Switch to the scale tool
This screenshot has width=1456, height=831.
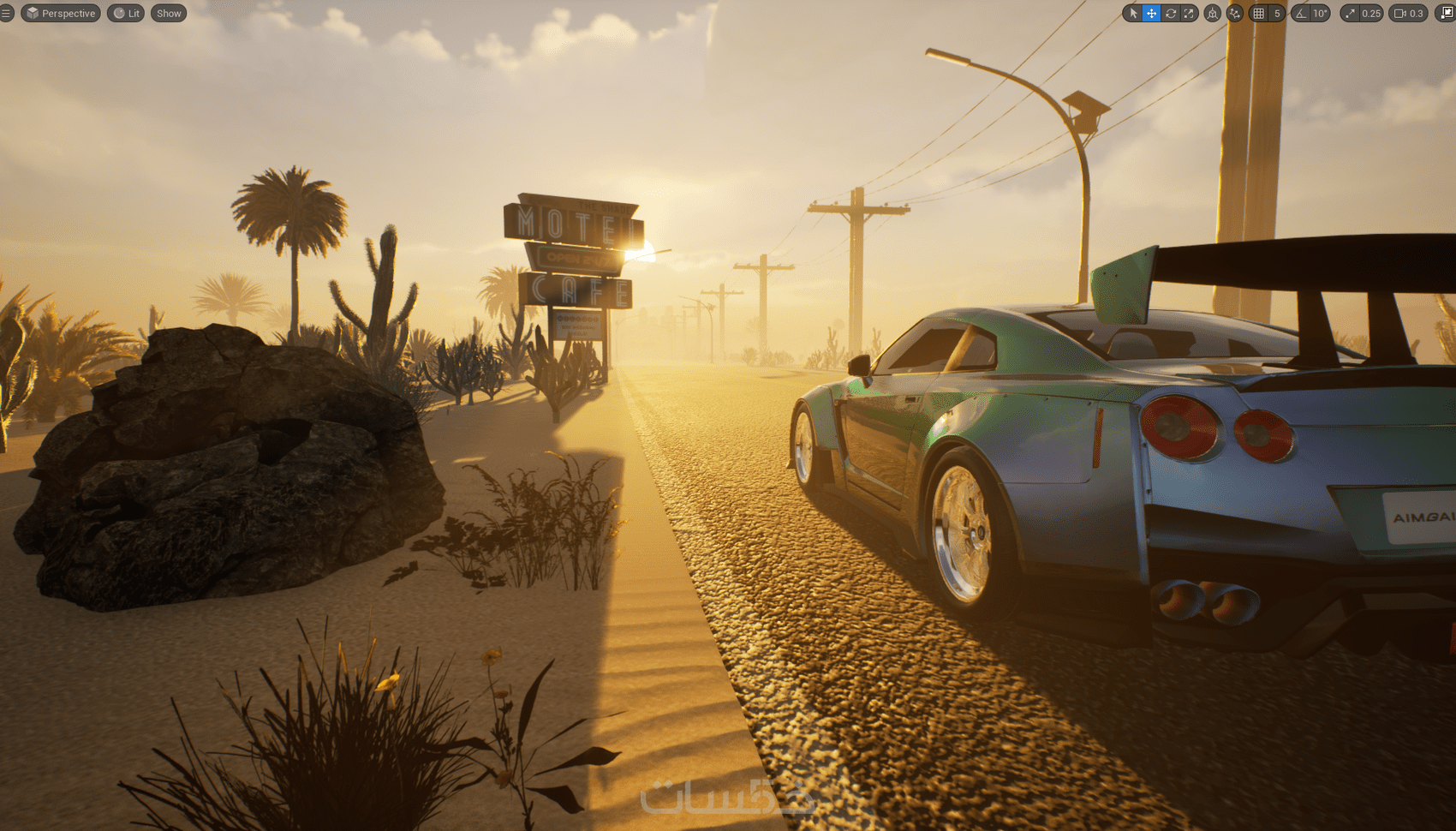pos(1189,14)
